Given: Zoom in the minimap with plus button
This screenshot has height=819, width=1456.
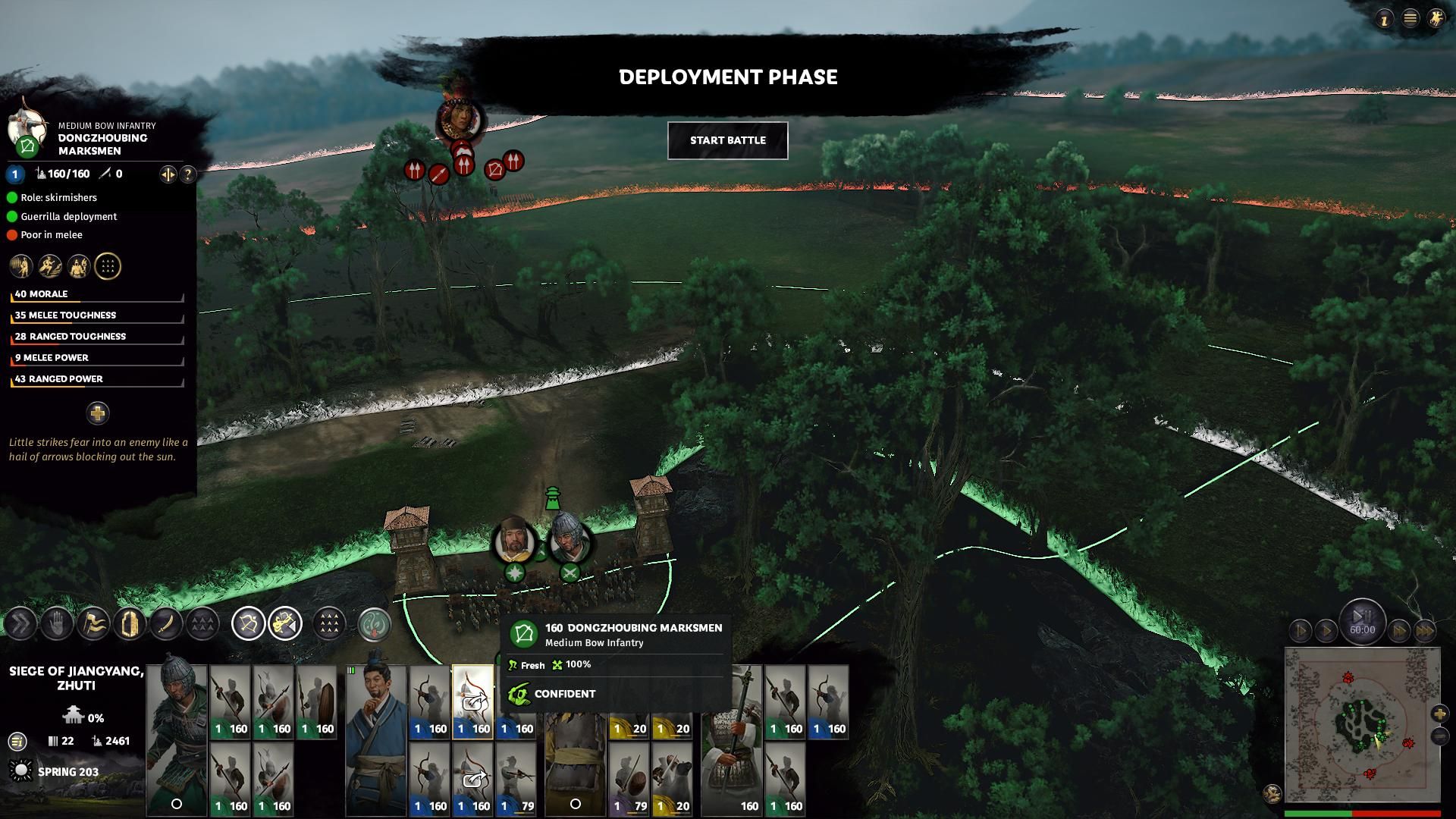Looking at the screenshot, I should tap(1439, 714).
